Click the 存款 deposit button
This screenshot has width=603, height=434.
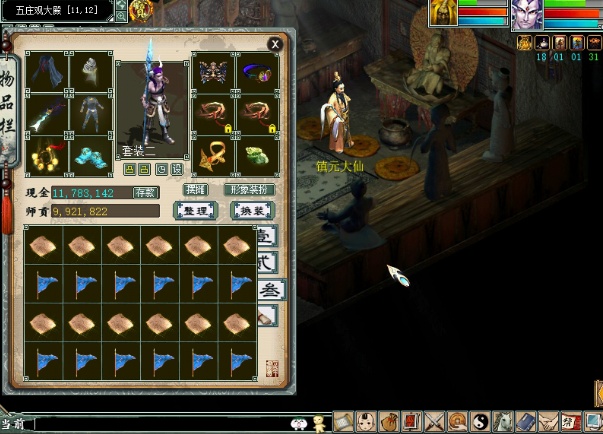(x=146, y=192)
